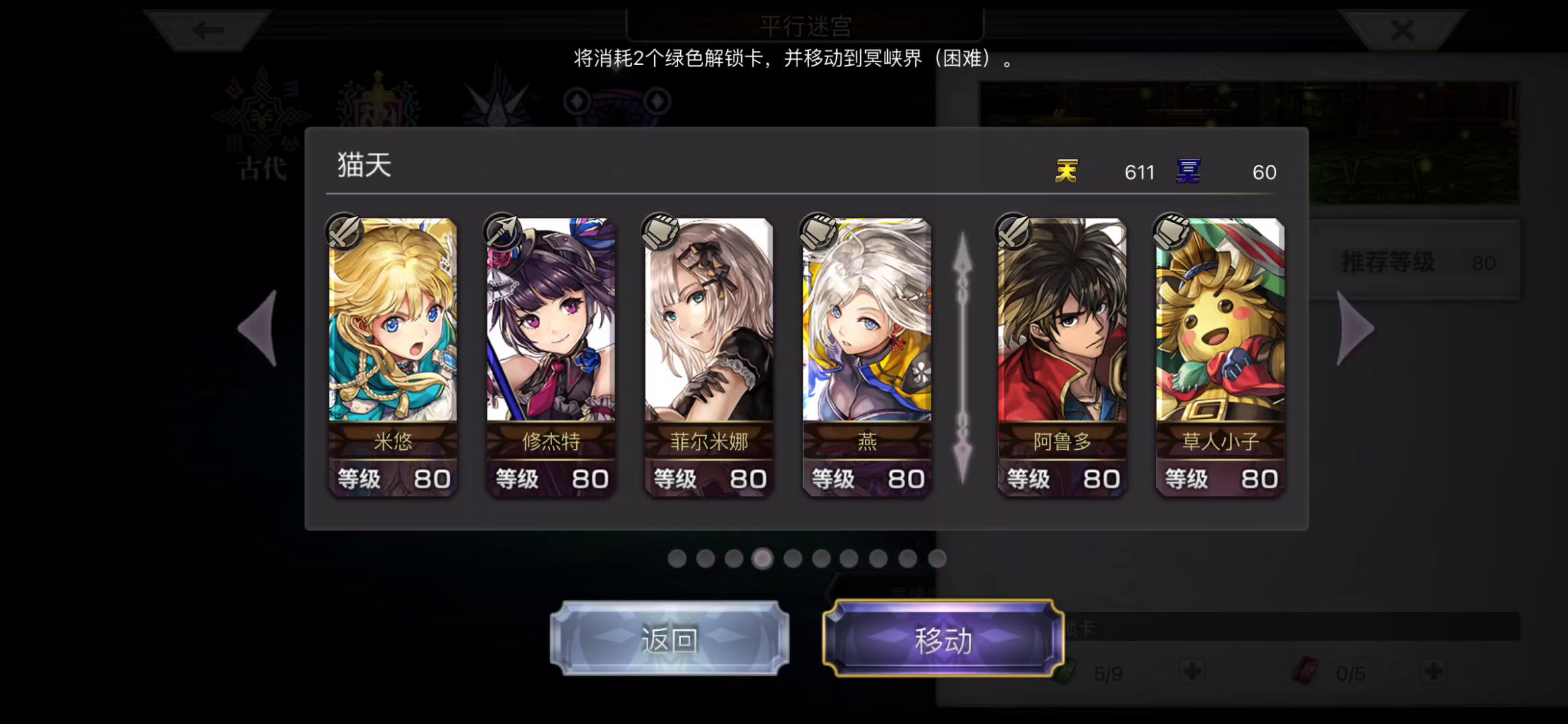Screen dimensions: 1568x724
Task: Select the sword weapon icon on 米悠's card
Action: coord(344,233)
